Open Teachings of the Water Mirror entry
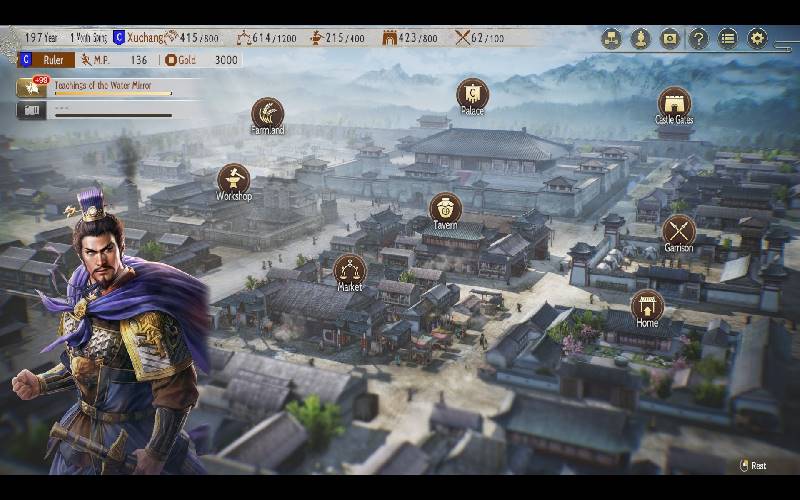 point(111,88)
